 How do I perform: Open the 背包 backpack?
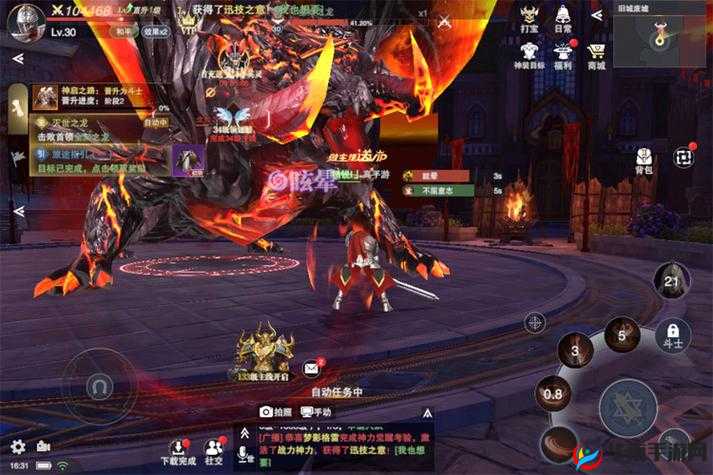coord(646,162)
